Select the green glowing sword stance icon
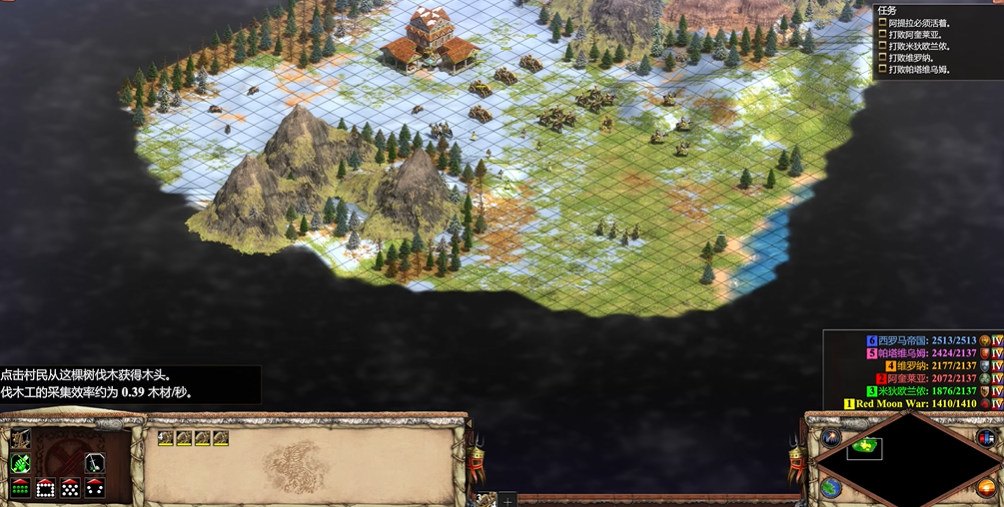 tap(20, 463)
